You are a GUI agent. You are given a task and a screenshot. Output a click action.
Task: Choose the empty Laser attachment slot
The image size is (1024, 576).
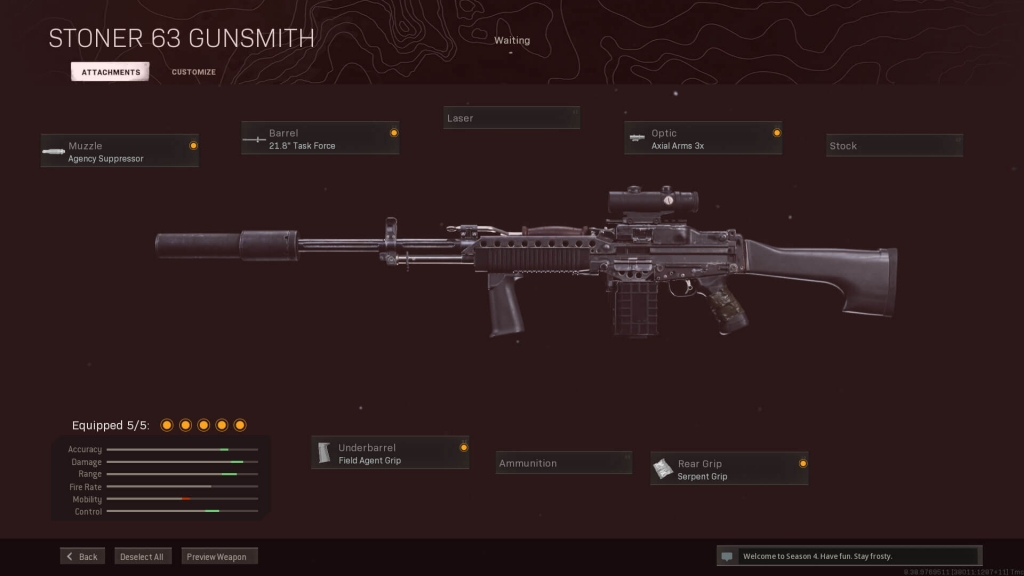[x=511, y=118]
